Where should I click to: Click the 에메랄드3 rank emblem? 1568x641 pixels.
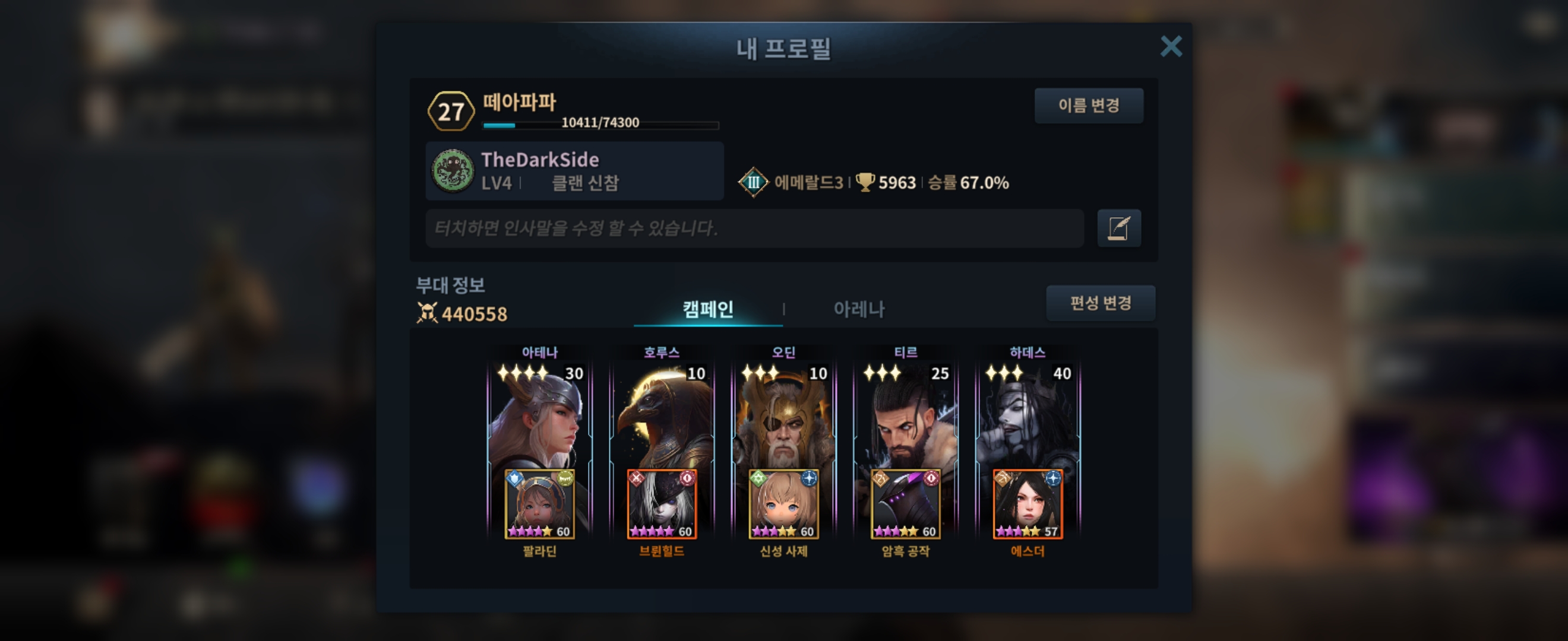coord(753,182)
